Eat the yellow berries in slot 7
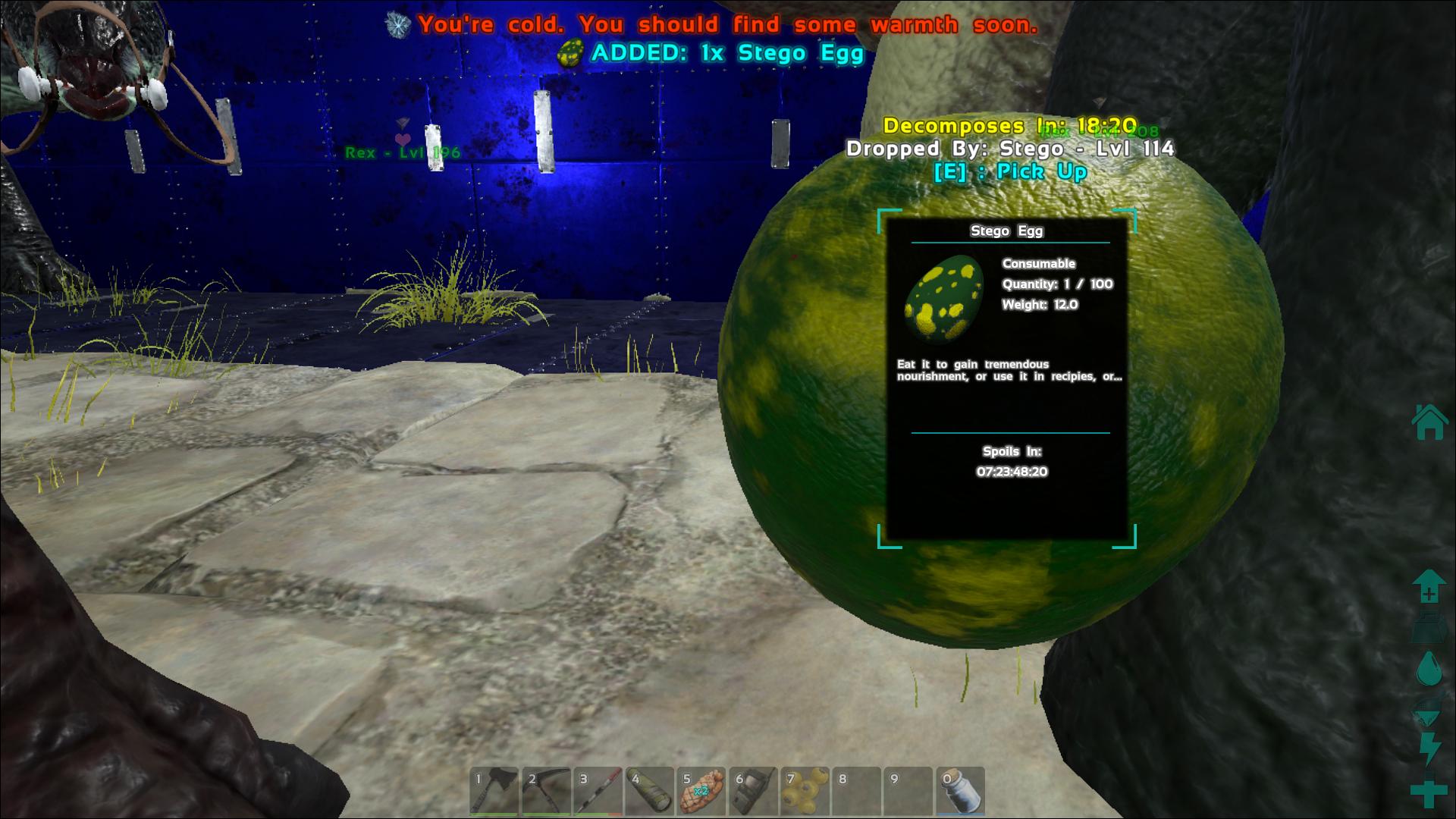The image size is (1456, 819). click(x=805, y=792)
